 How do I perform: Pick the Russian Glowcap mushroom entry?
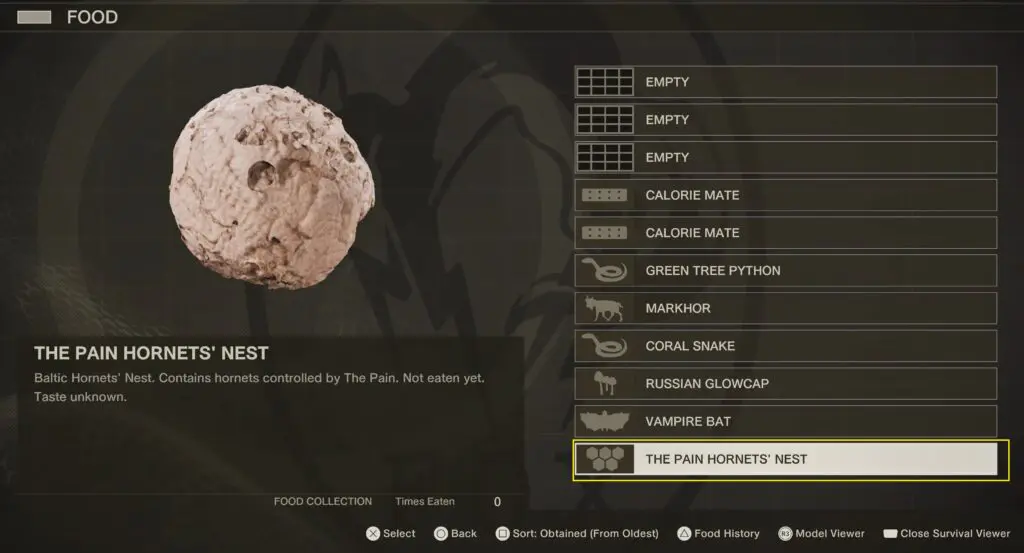coord(785,384)
